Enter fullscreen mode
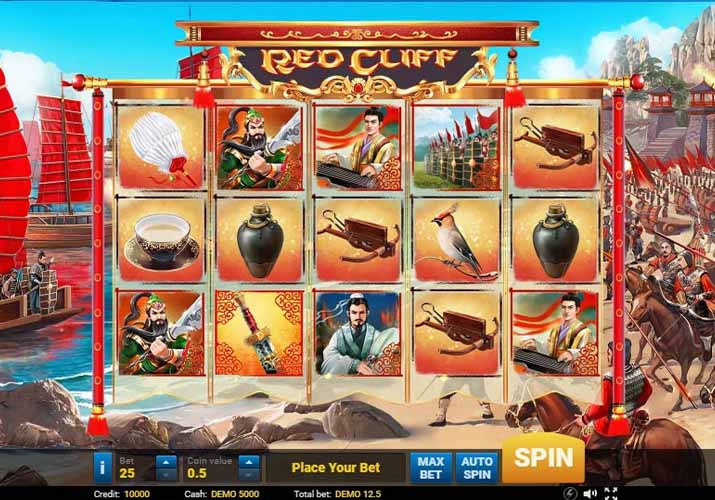Image resolution: width=715 pixels, height=500 pixels. point(610,493)
